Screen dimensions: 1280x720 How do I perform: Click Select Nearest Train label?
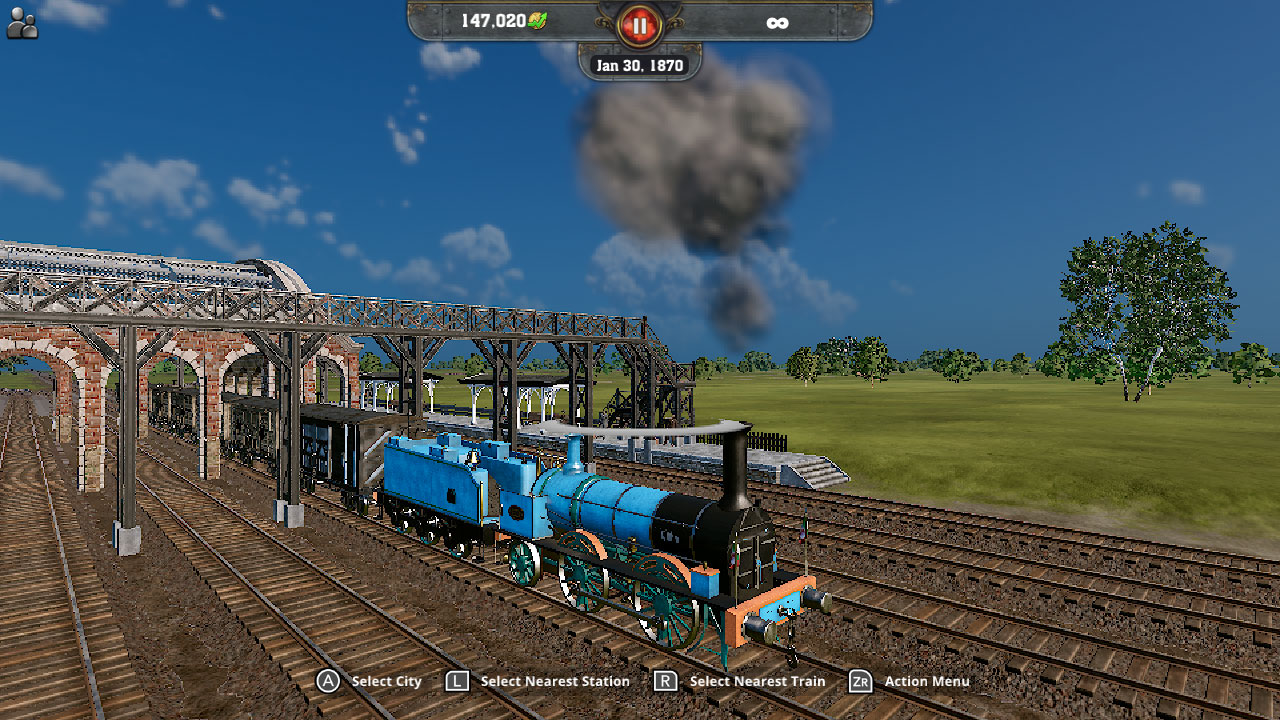coord(757,681)
